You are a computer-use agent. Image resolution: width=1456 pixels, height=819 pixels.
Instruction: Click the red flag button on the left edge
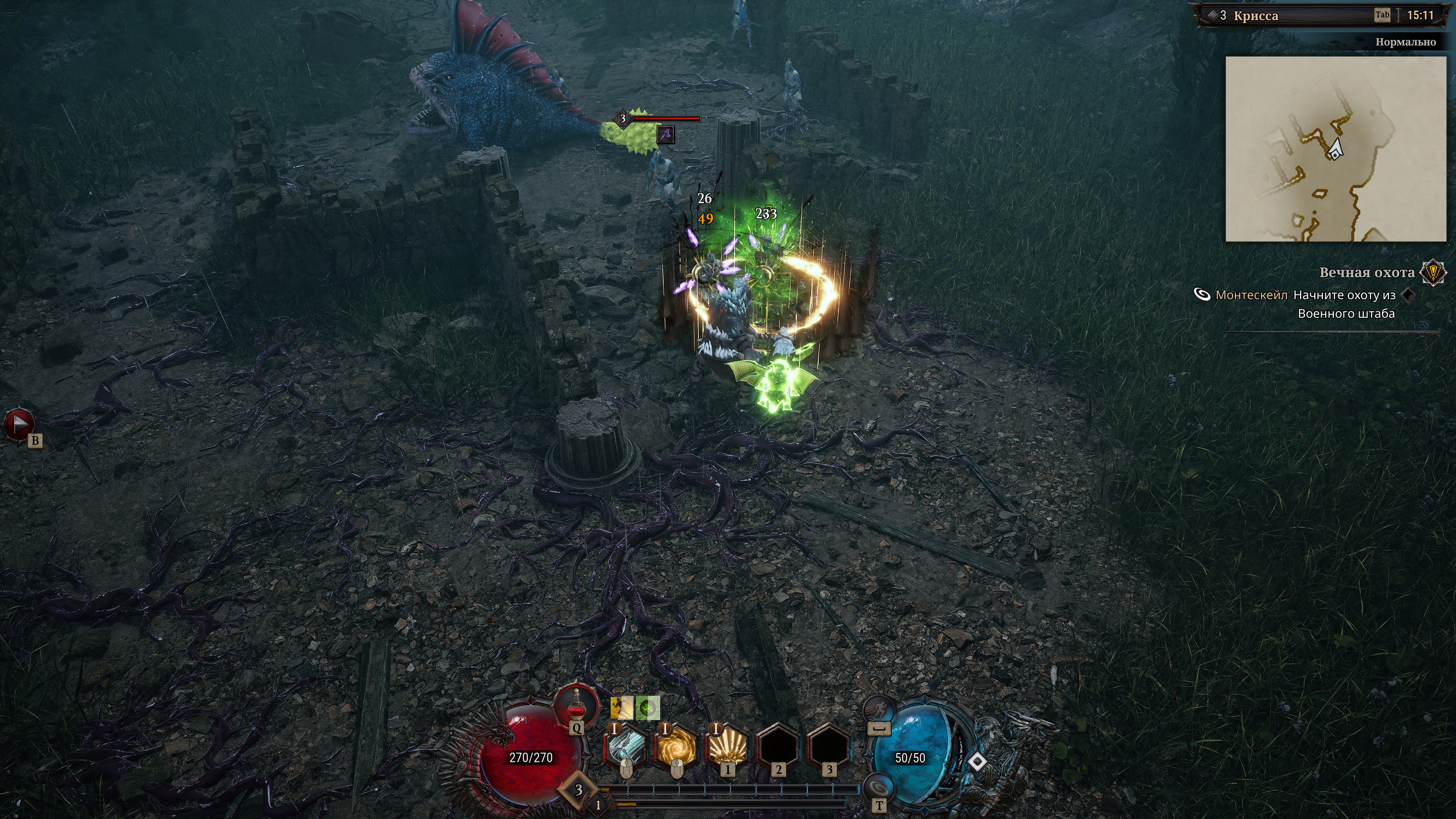click(x=19, y=424)
